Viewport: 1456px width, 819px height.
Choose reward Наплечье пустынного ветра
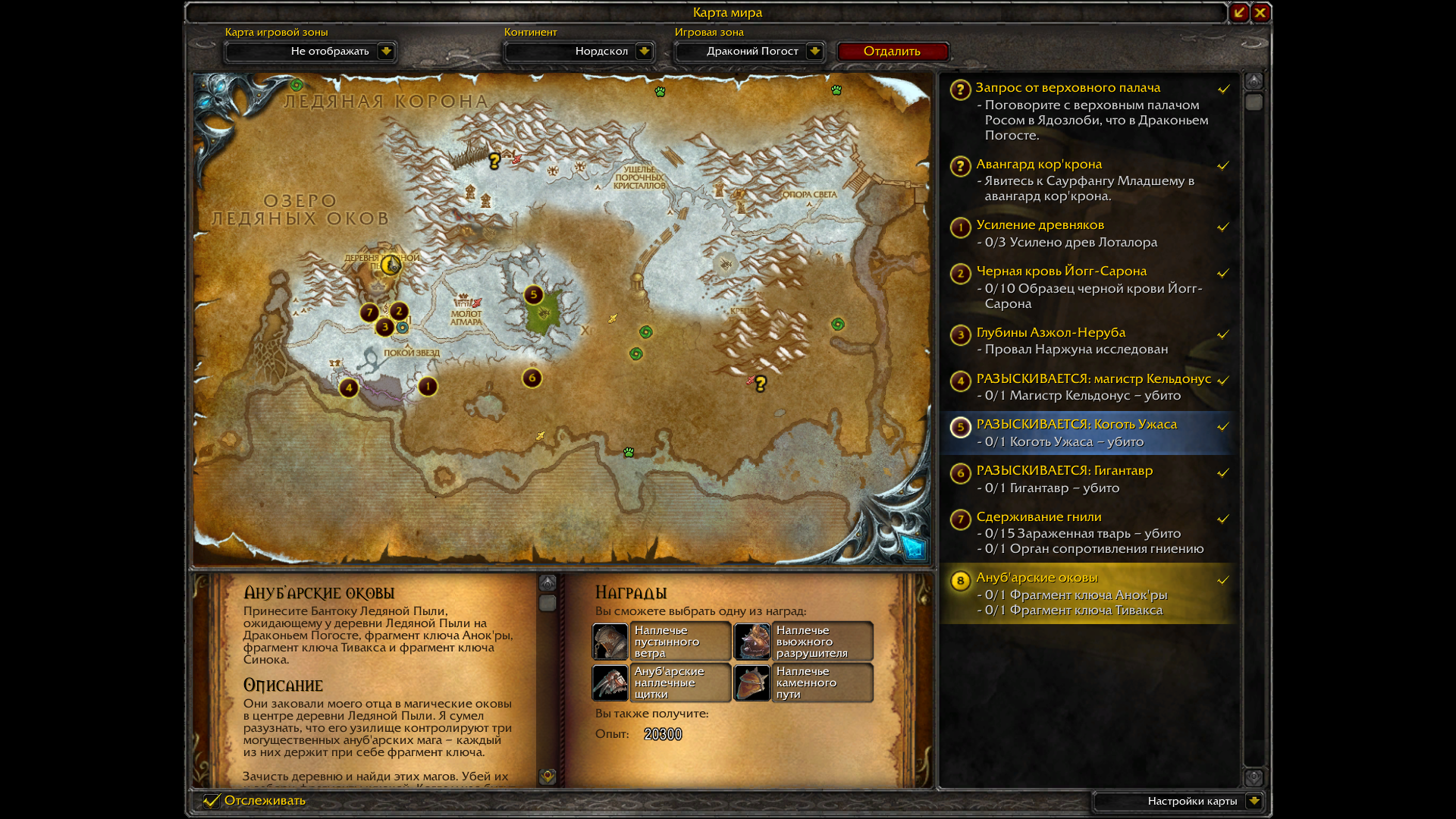tap(661, 642)
